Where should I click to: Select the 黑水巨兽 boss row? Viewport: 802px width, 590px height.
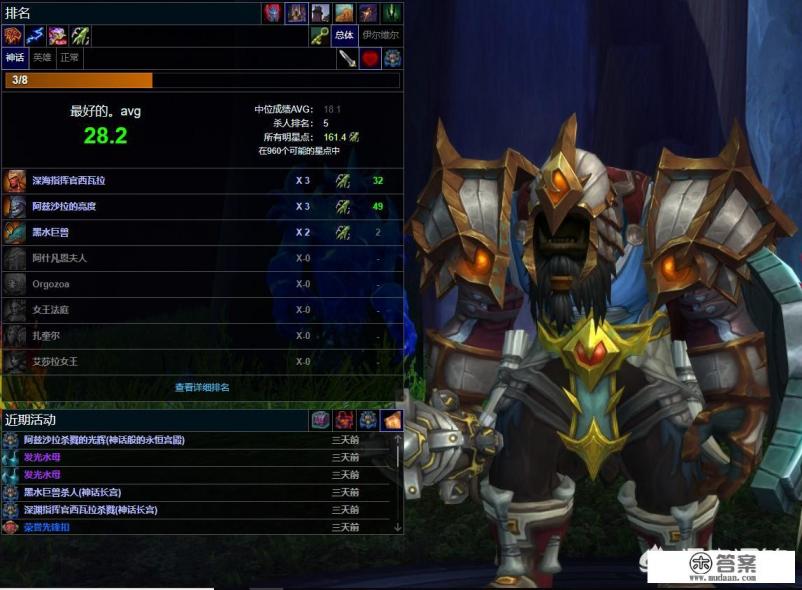(x=53, y=232)
